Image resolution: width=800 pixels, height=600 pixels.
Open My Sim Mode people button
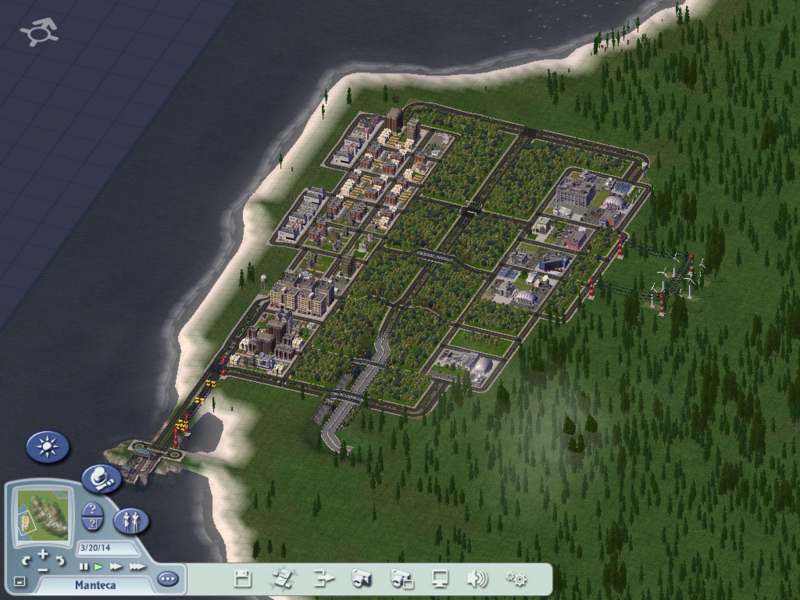tap(130, 520)
